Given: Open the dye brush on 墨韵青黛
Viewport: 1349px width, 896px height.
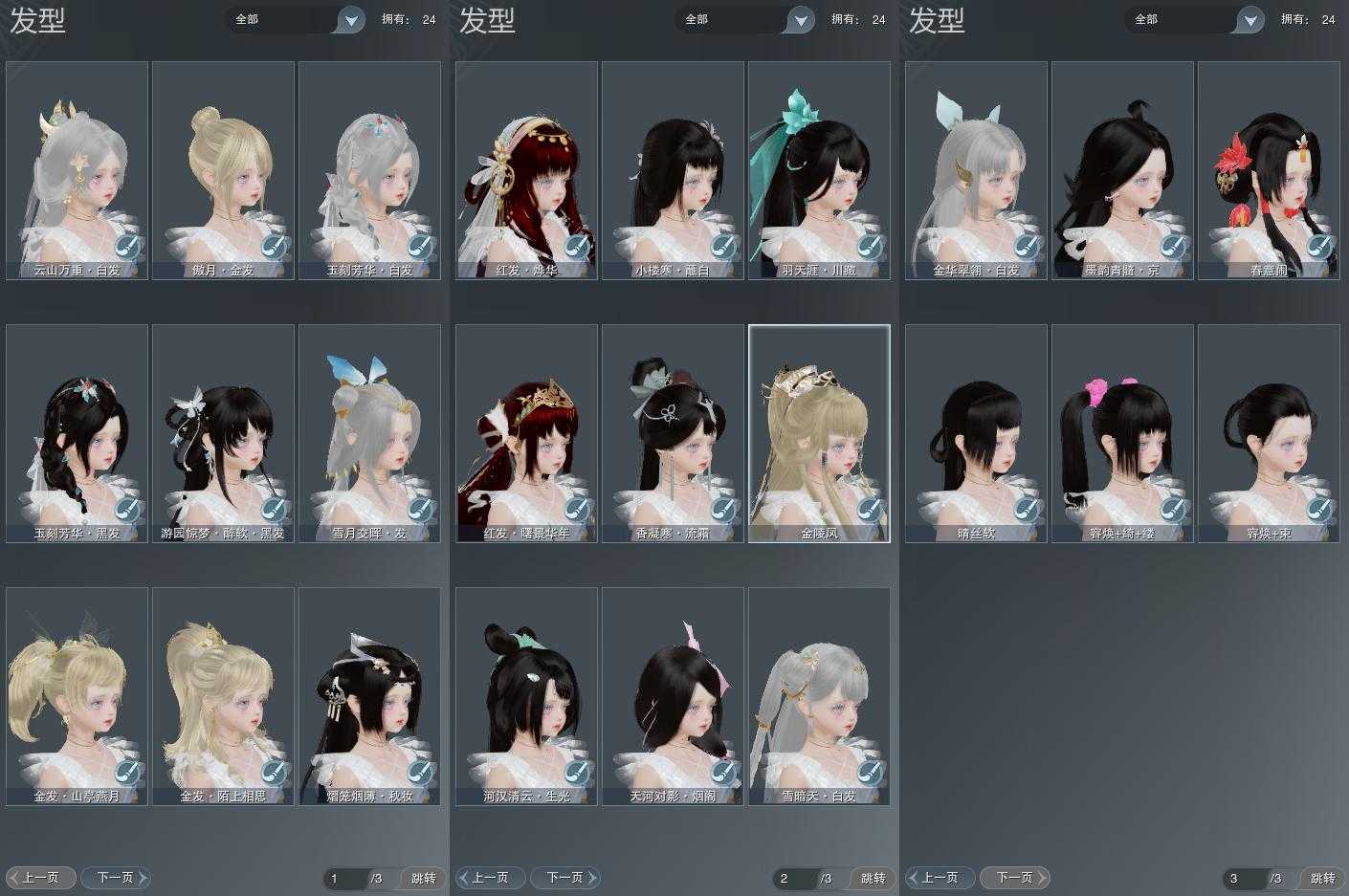Looking at the screenshot, I should [x=1174, y=247].
